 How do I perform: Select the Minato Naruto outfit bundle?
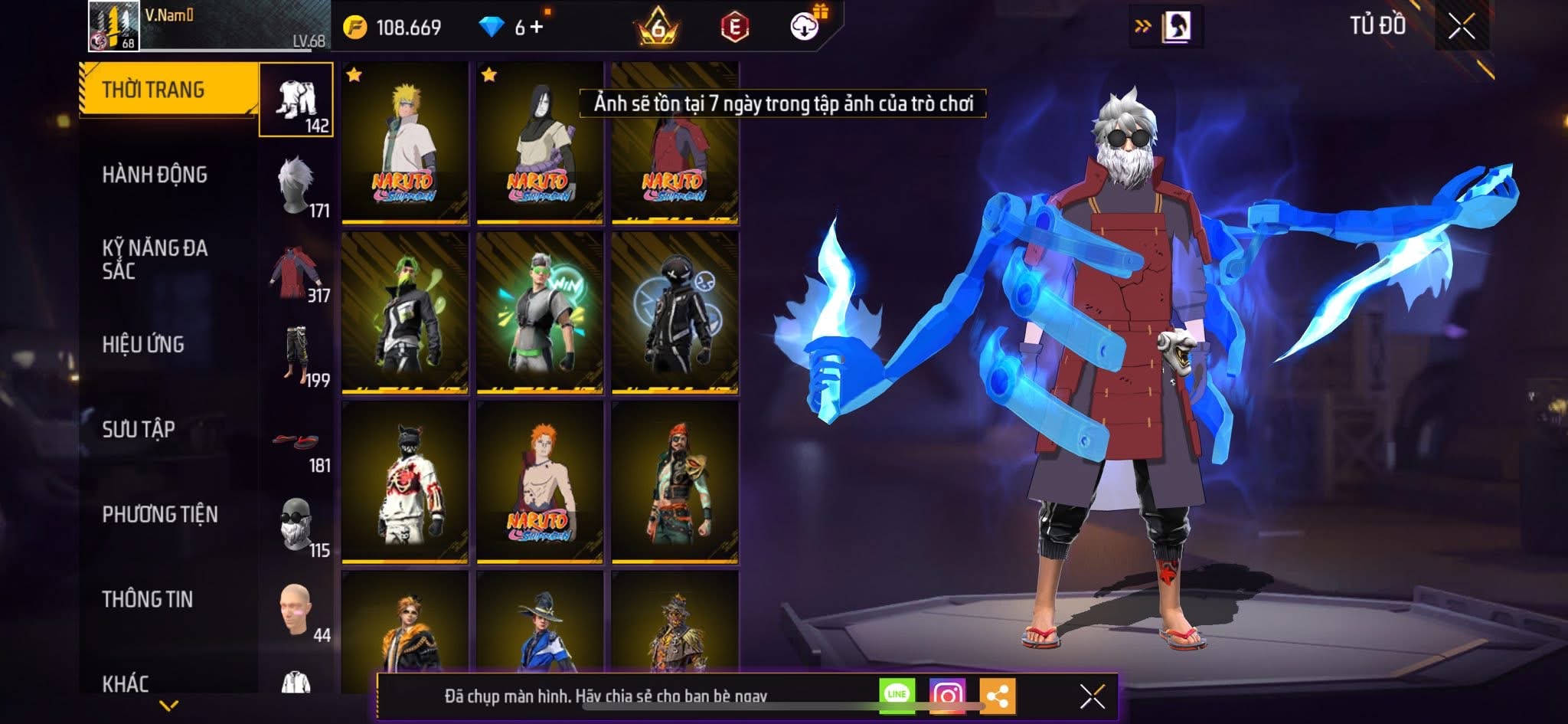[405, 143]
